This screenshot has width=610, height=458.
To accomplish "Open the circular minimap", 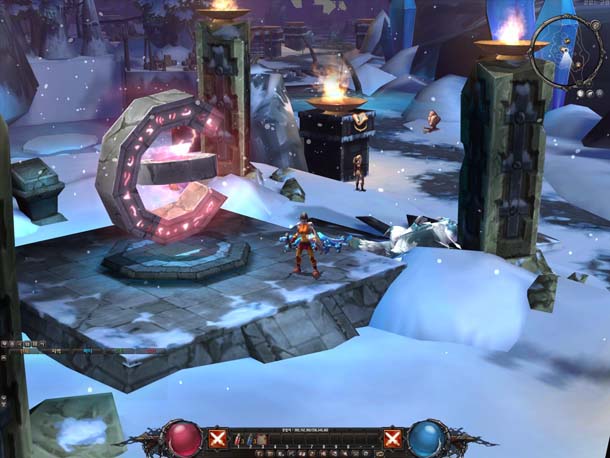I will pyautogui.click(x=567, y=50).
